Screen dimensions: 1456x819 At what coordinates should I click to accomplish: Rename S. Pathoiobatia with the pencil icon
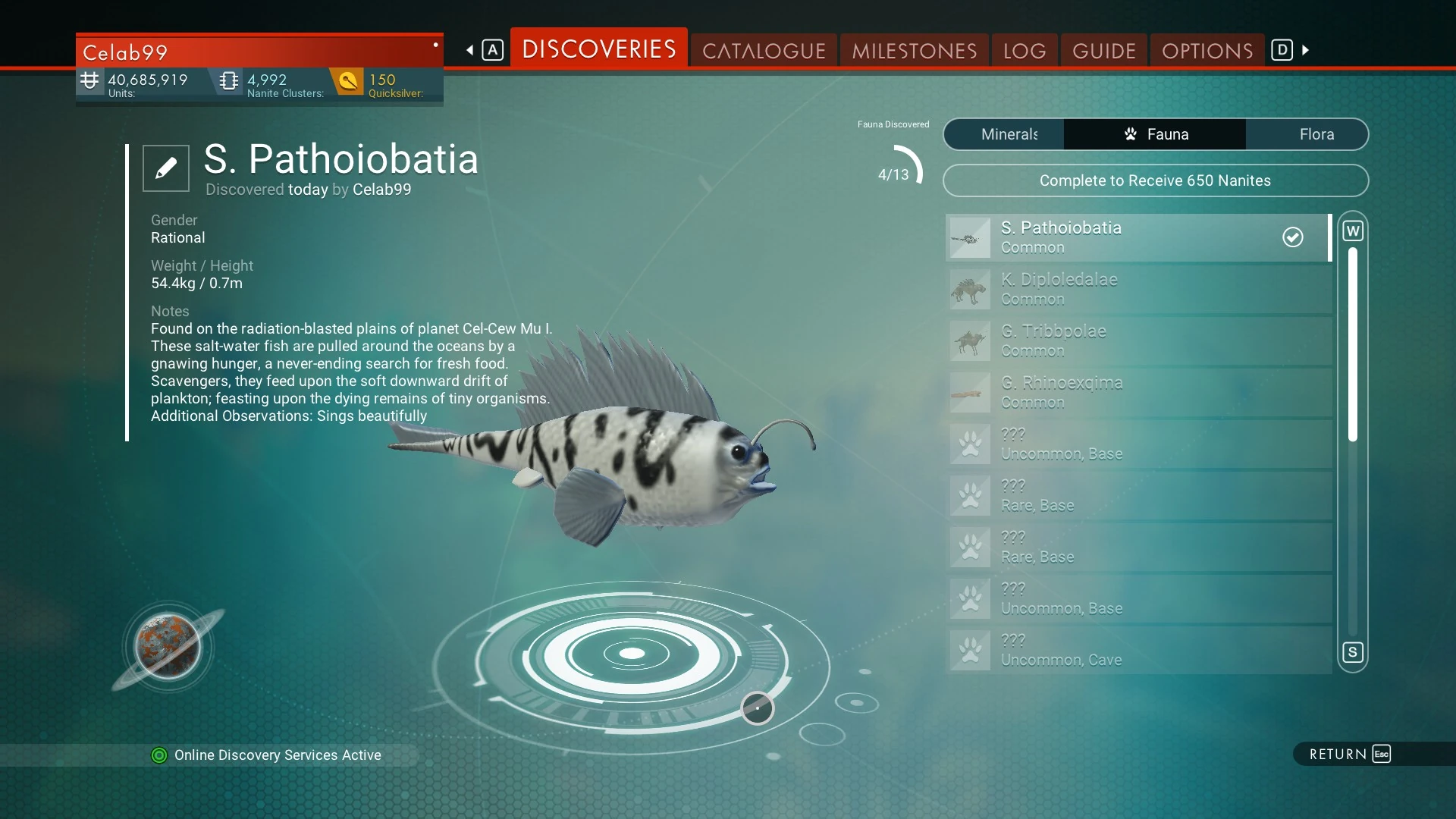pos(166,168)
